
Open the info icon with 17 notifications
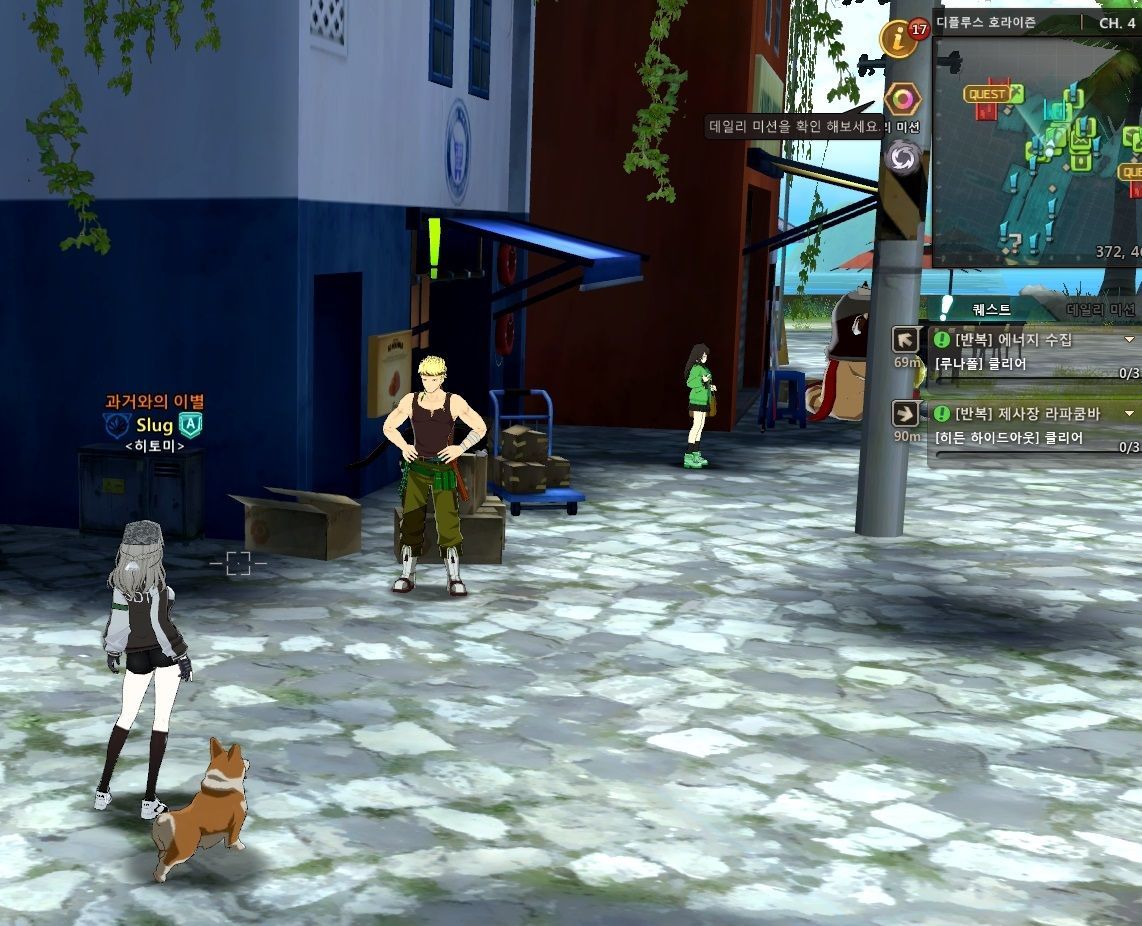coord(899,40)
